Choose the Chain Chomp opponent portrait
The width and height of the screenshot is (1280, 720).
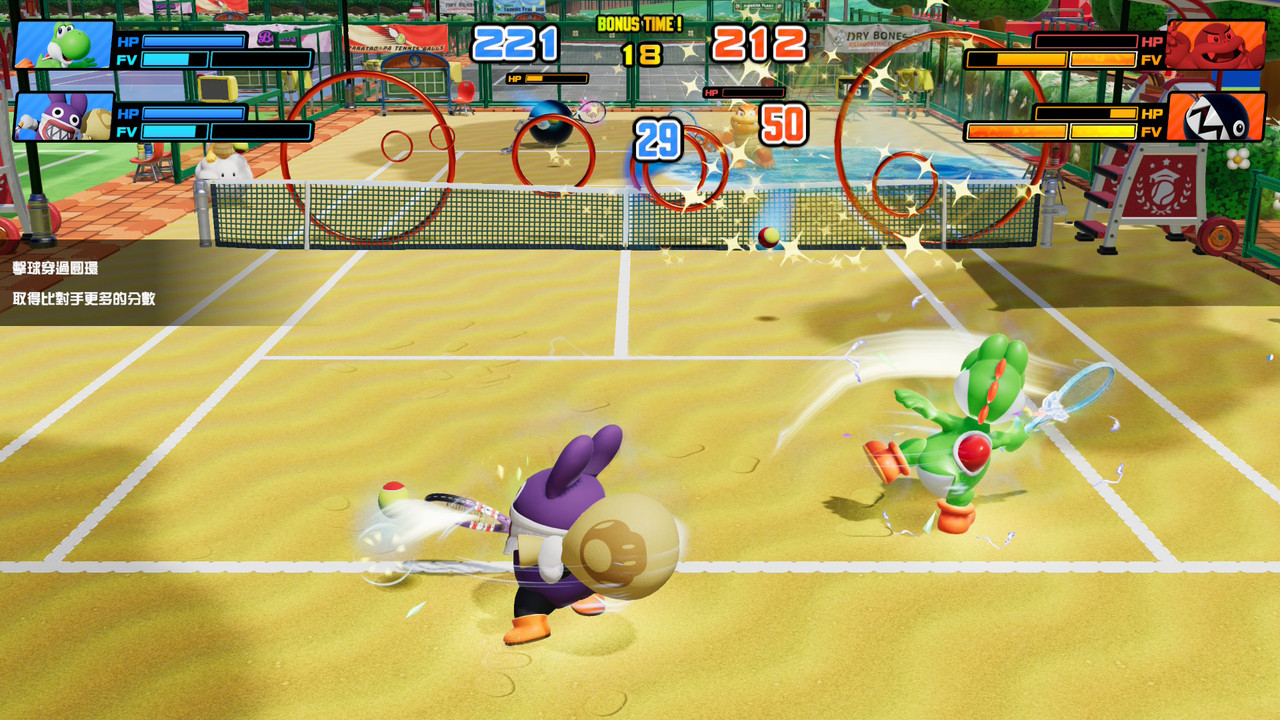(1215, 117)
